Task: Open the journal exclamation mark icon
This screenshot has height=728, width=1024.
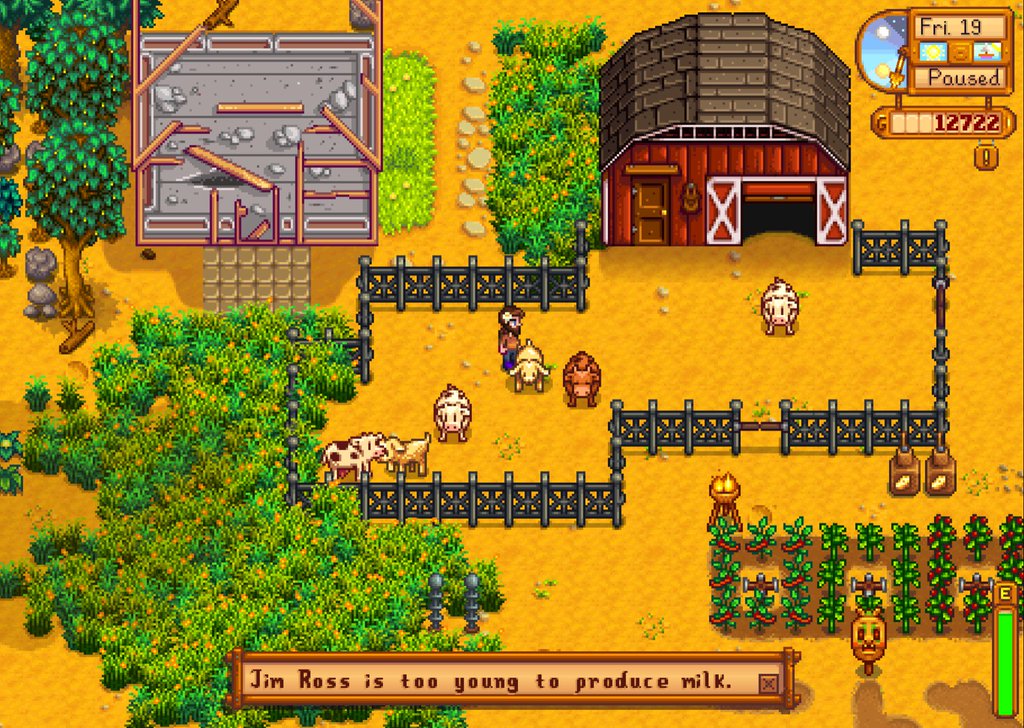Action: (x=987, y=156)
